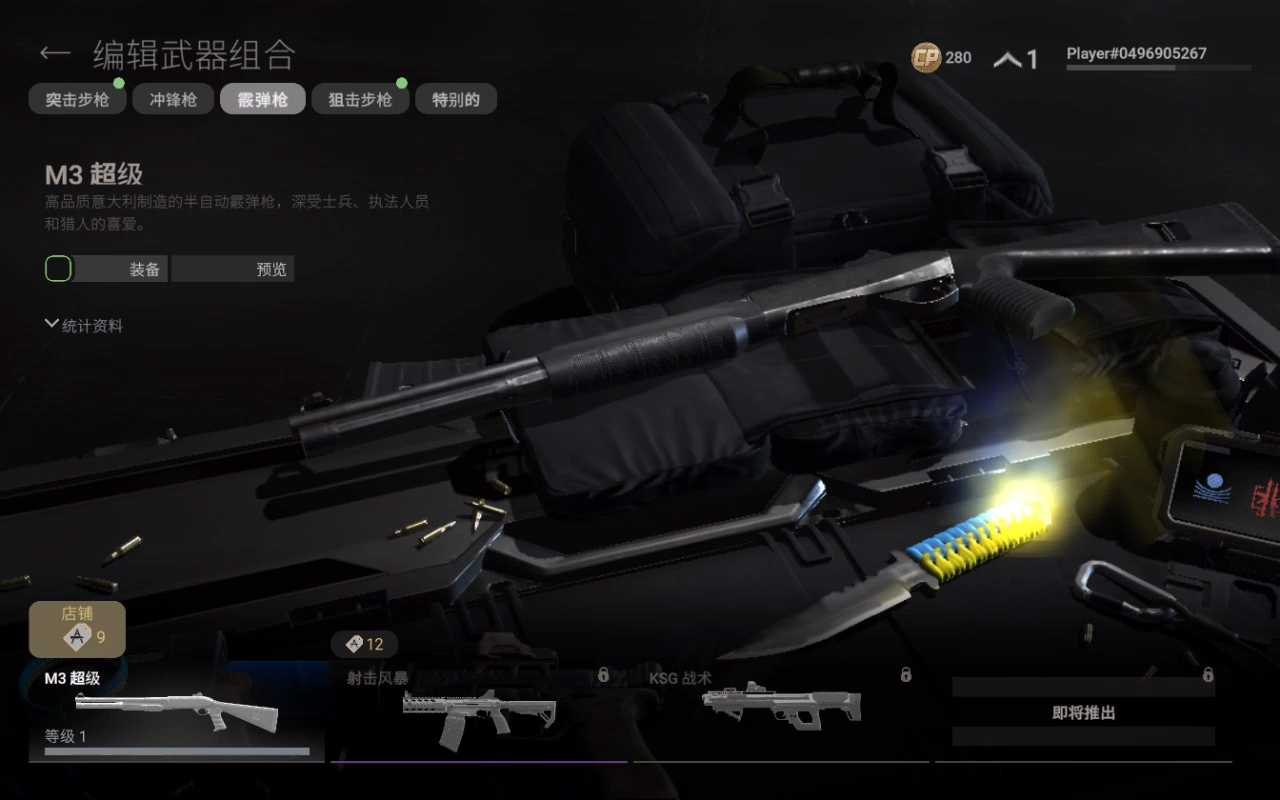Switch to the 突击步枪 tab
Viewport: 1280px width, 800px height.
tap(77, 99)
